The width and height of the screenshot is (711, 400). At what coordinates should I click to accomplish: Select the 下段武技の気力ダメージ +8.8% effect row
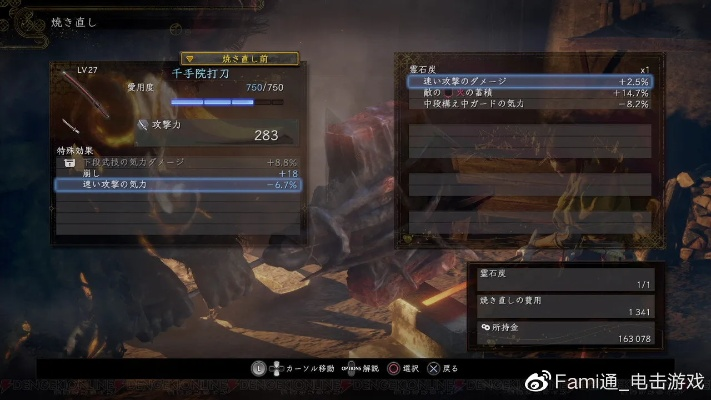tap(177, 161)
